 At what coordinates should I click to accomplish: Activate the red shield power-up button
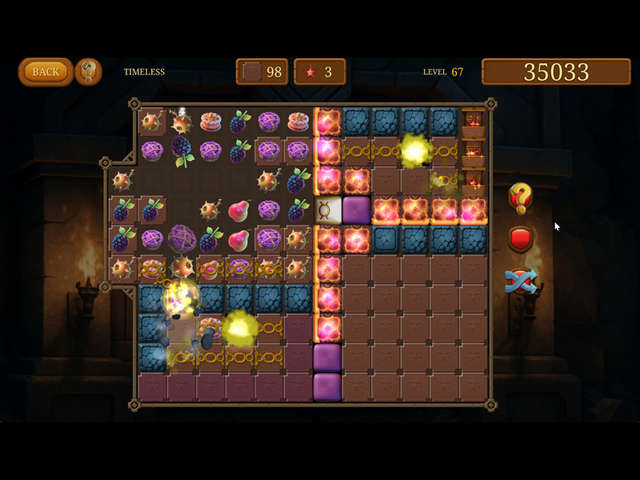(x=520, y=239)
